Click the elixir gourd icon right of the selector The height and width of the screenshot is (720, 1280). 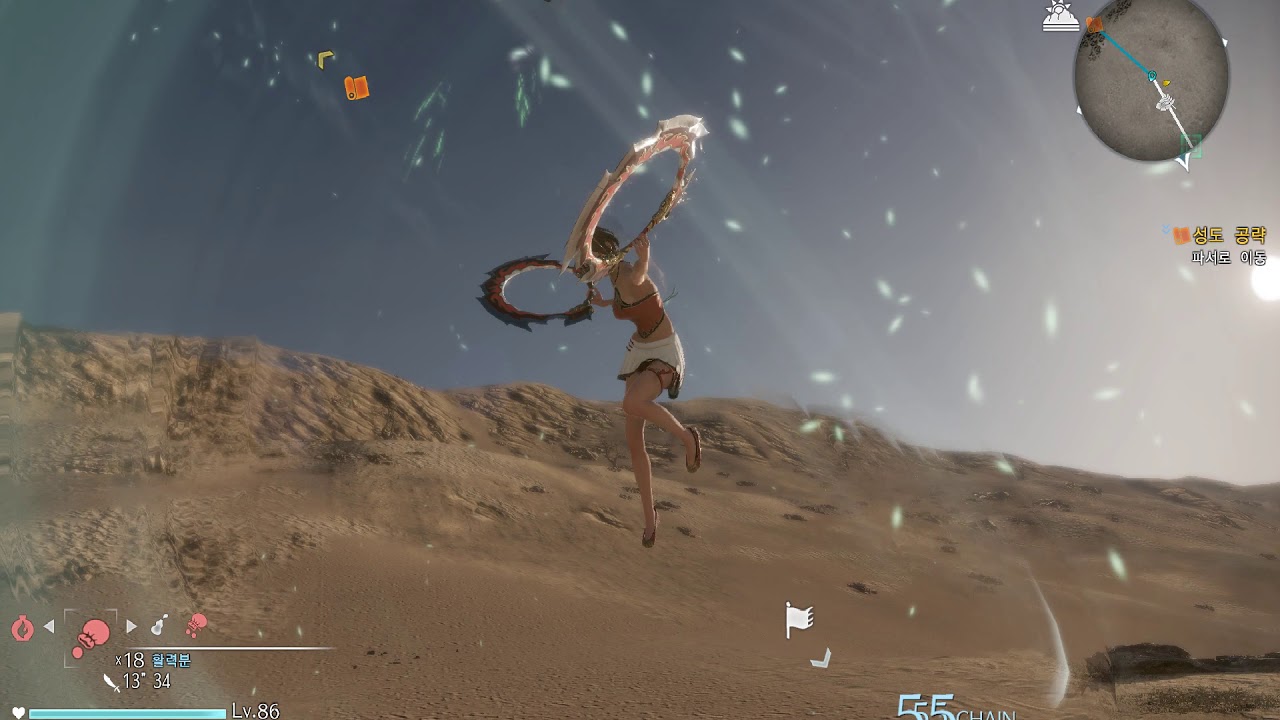(158, 625)
